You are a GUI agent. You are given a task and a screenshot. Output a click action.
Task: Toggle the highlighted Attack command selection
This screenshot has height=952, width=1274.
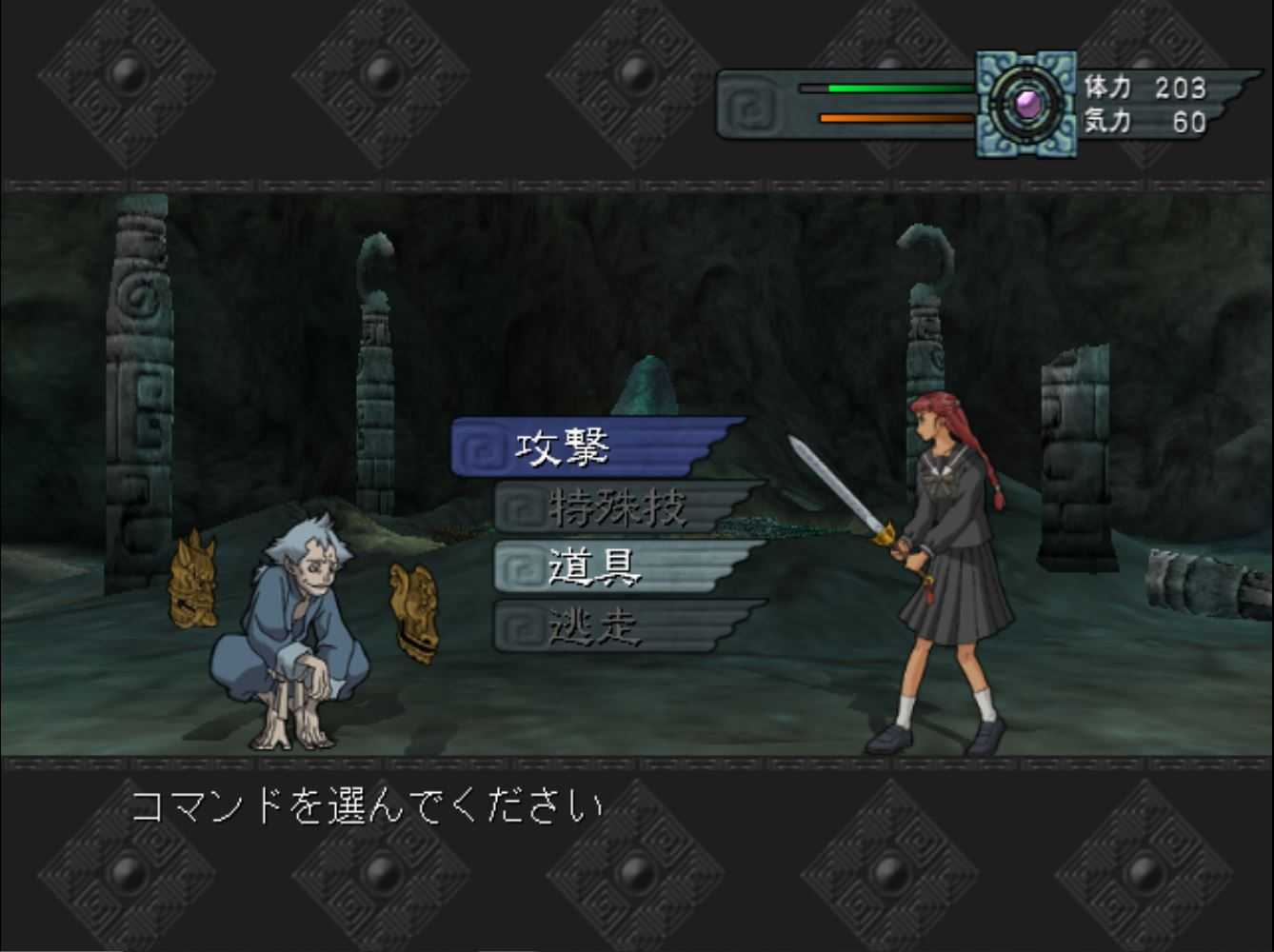click(571, 446)
